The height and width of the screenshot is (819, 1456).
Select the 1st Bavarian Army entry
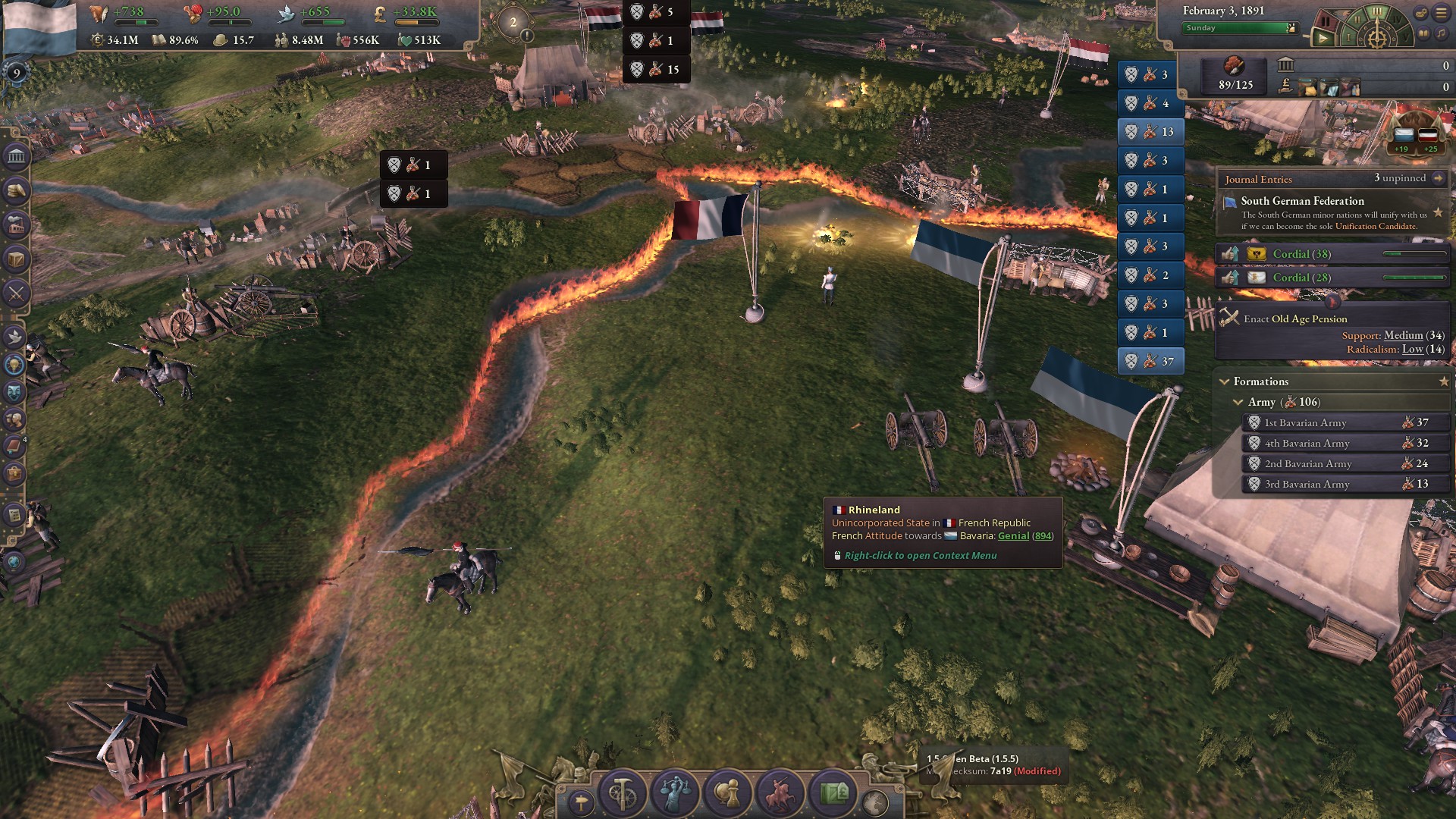pos(1342,422)
